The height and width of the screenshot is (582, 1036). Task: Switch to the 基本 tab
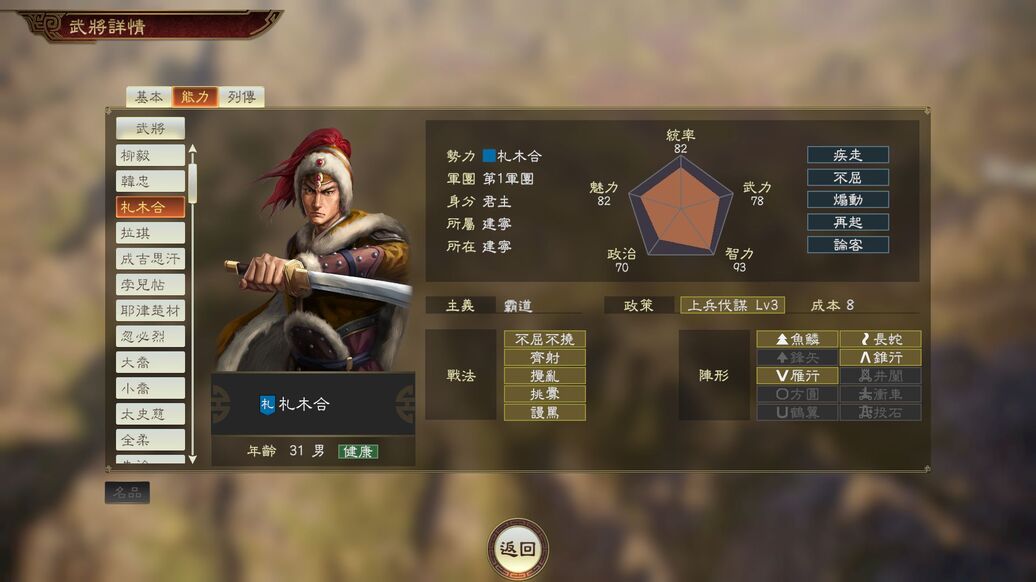(x=148, y=97)
